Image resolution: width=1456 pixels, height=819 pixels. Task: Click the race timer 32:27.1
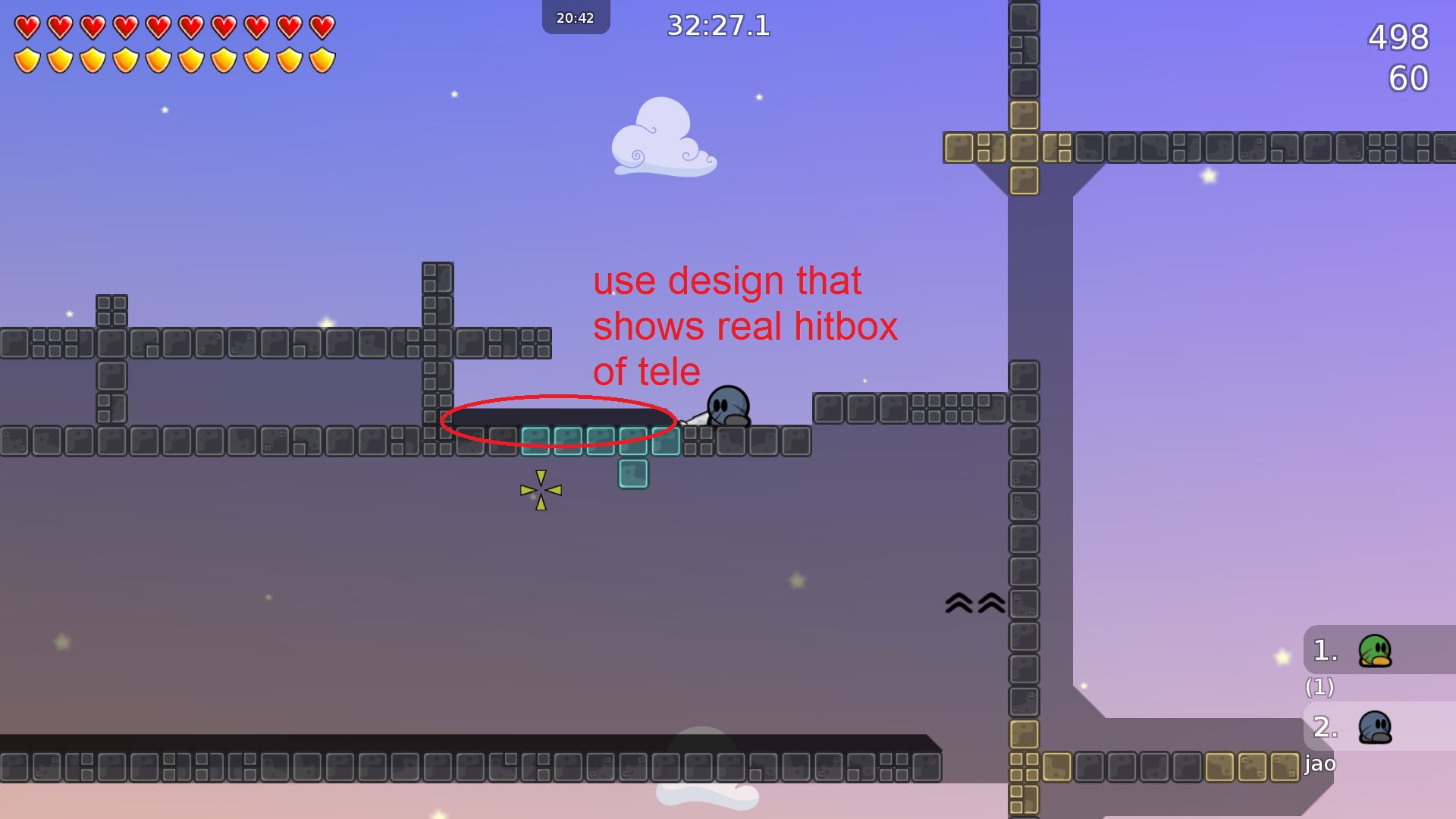click(717, 26)
